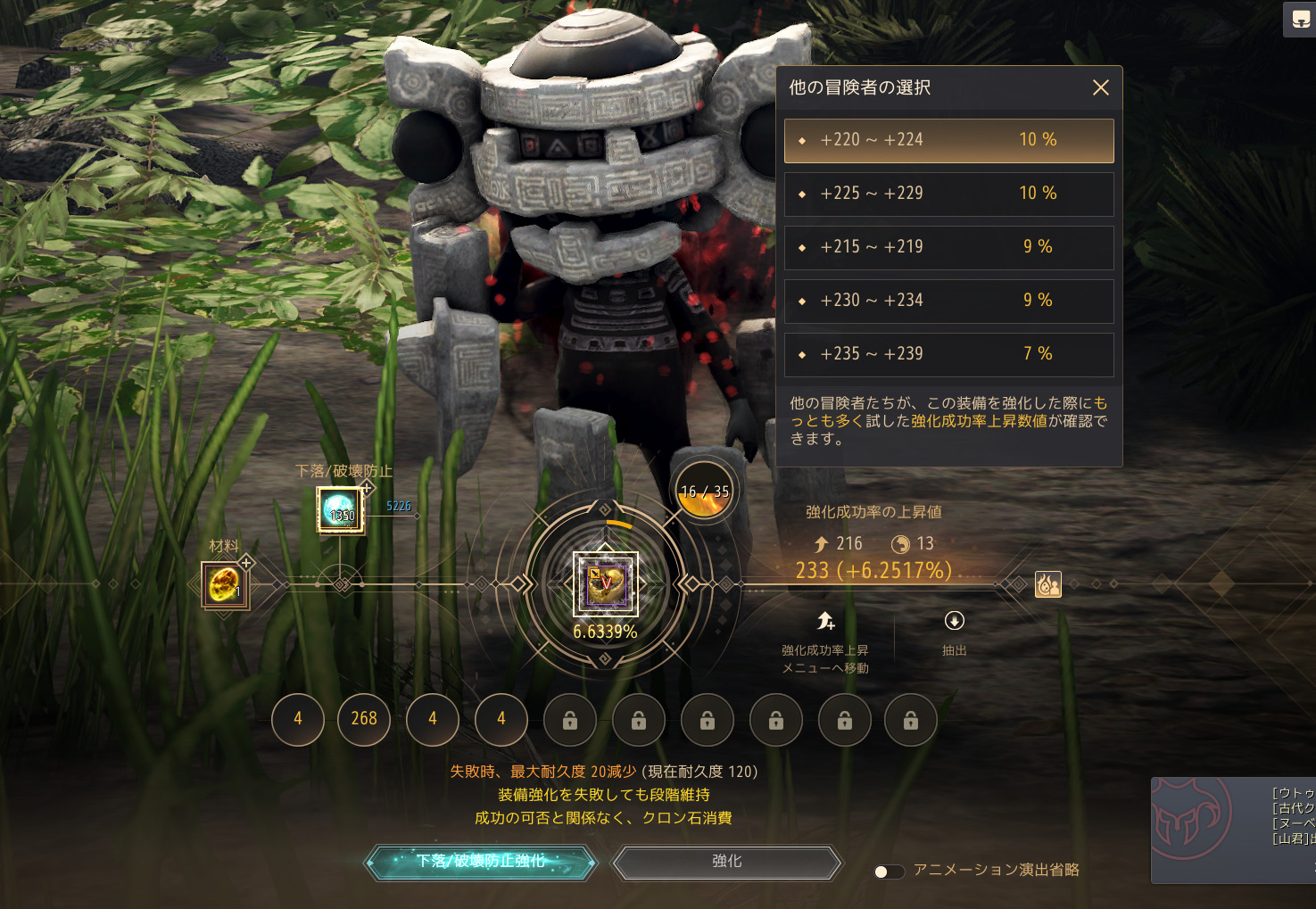Close the 他の冒険者の選択 panel
1316x909 pixels.
(1101, 87)
